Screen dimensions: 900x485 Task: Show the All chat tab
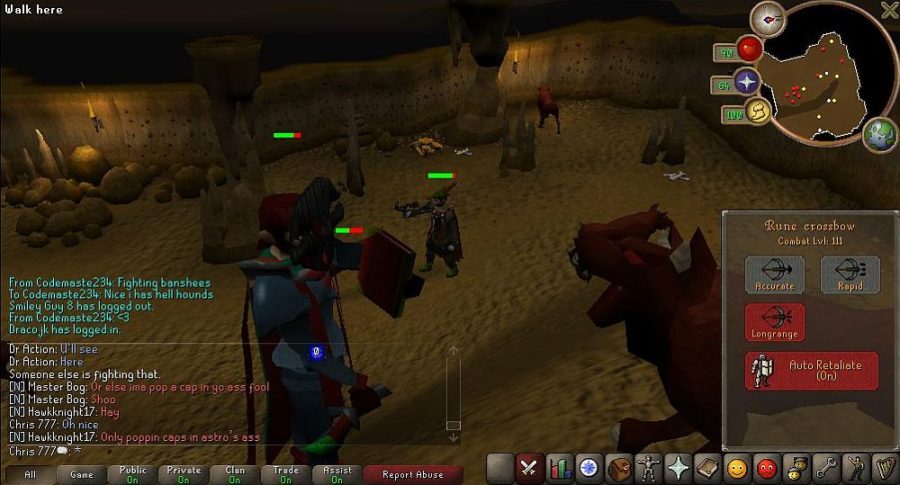(30, 474)
